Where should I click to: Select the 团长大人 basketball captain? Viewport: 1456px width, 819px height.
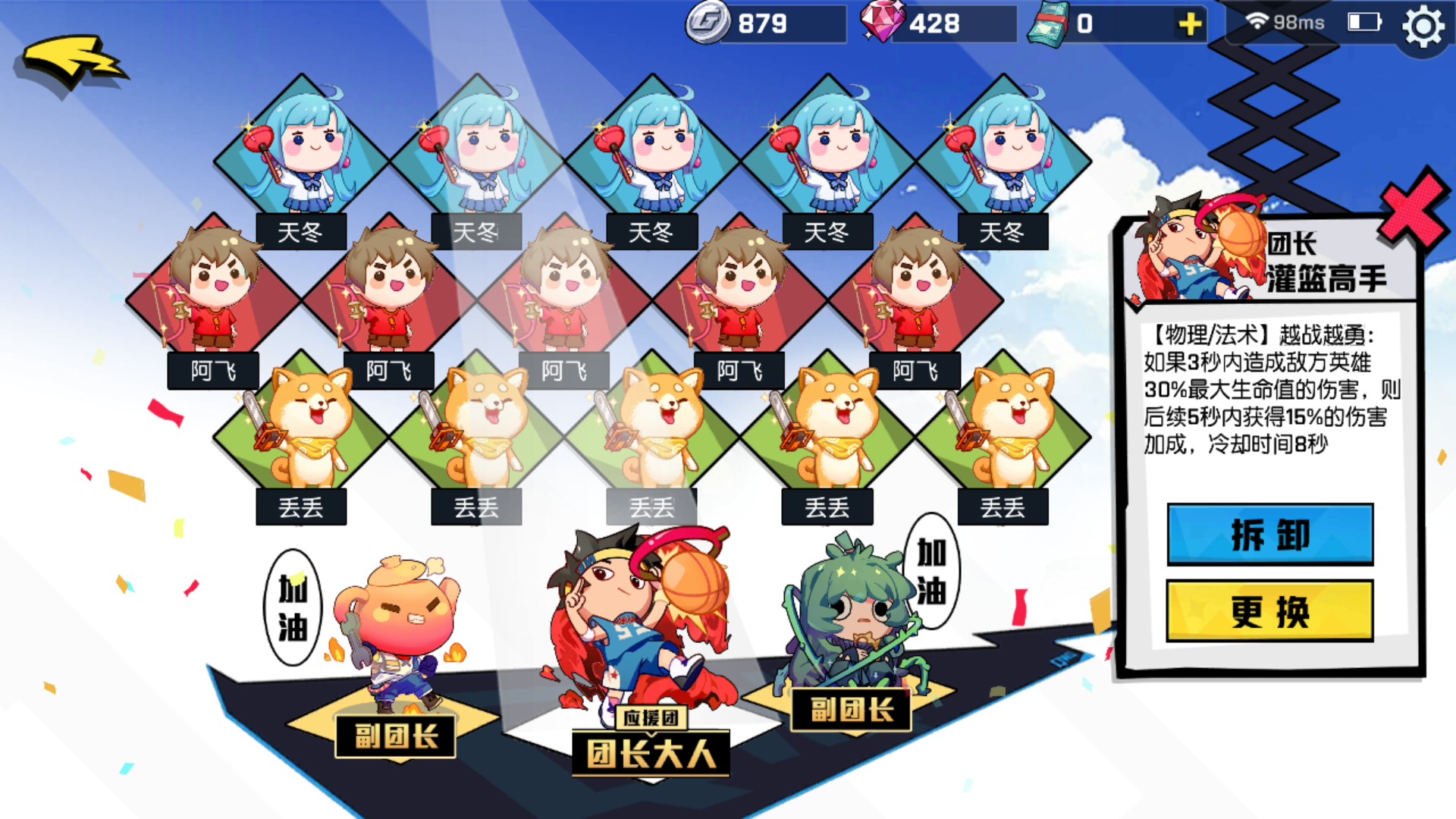pyautogui.click(x=645, y=622)
